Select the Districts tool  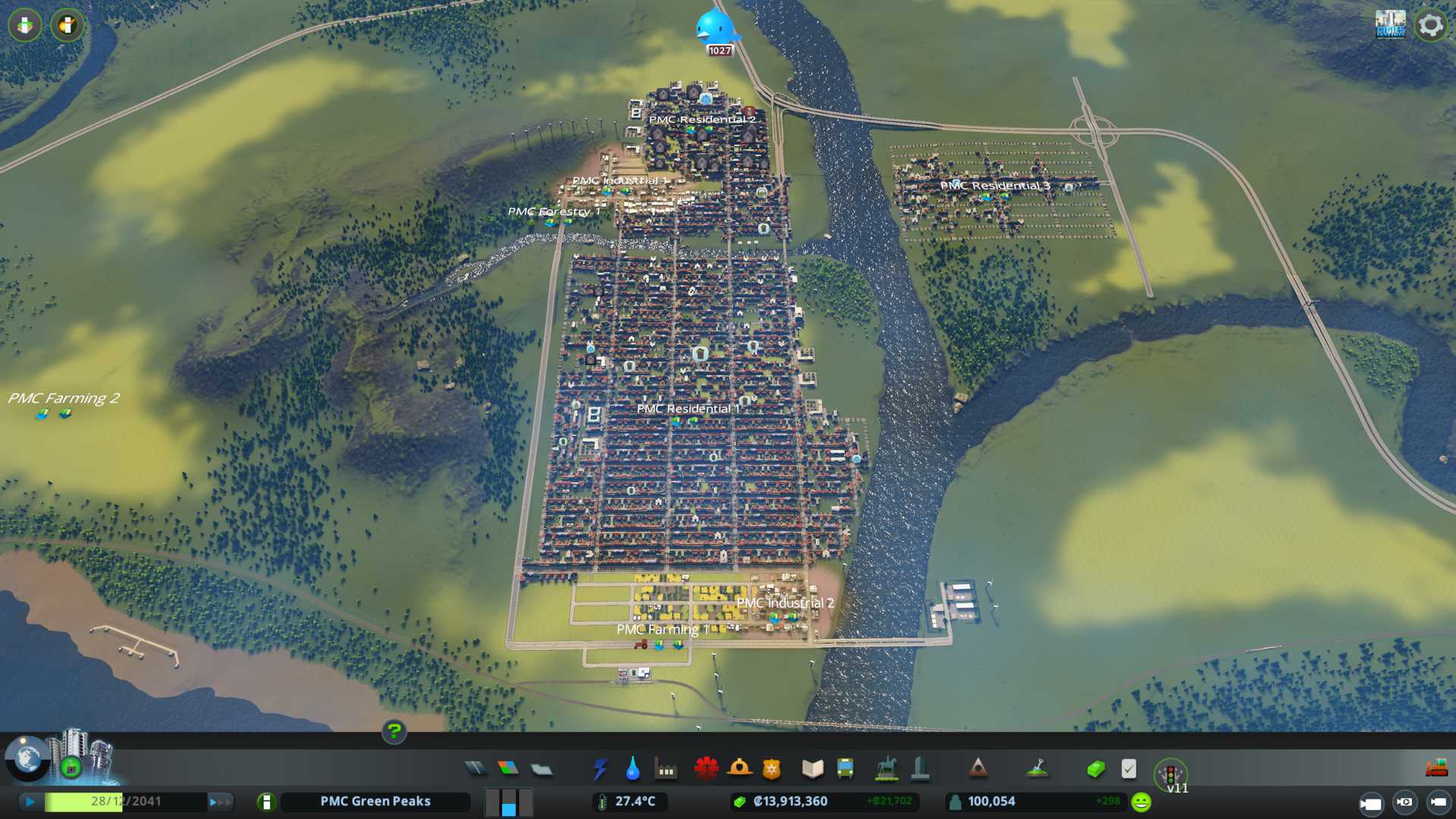541,770
